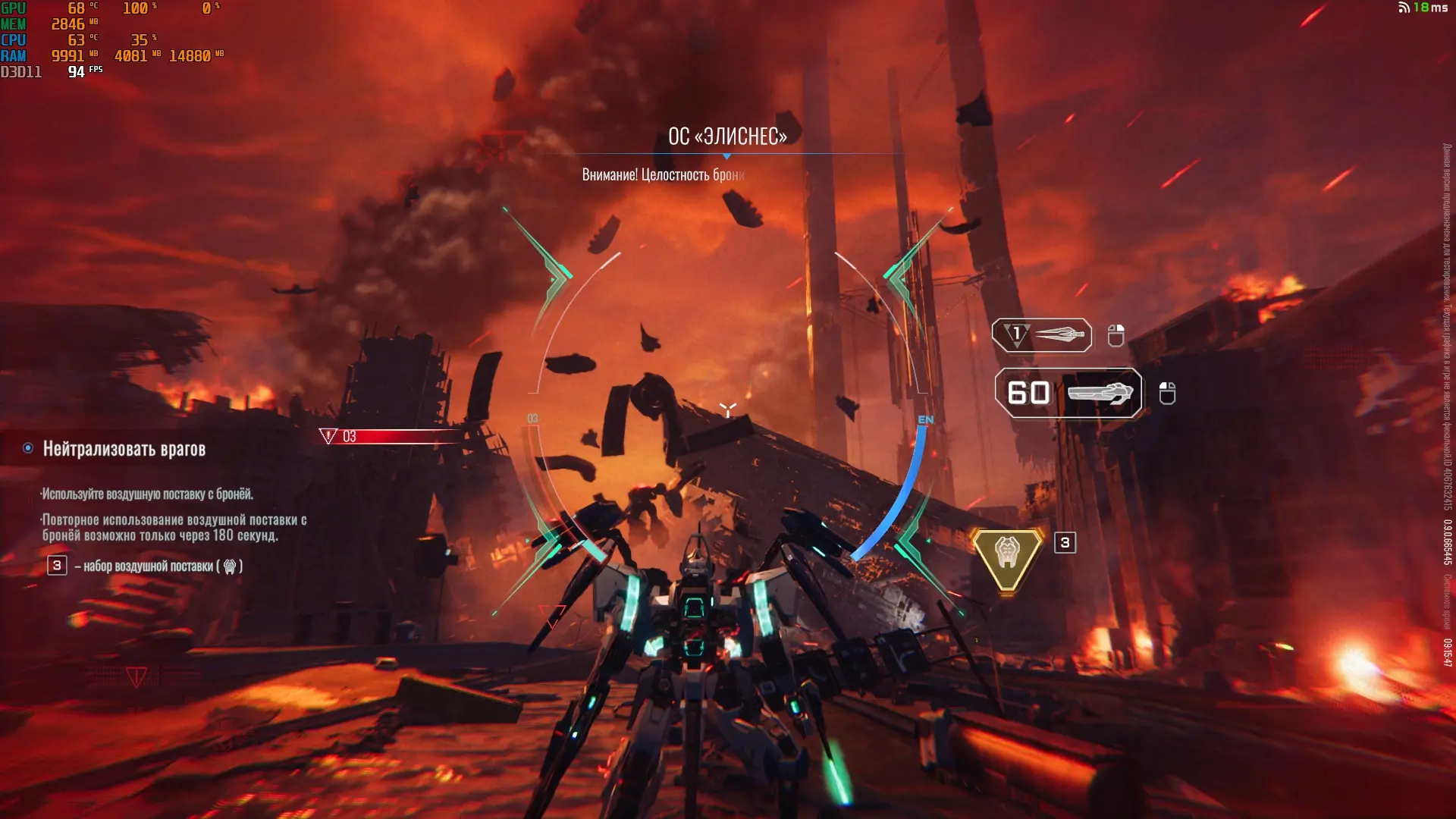Select the missile weapon slot
This screenshot has height=819, width=1456.
click(1042, 335)
